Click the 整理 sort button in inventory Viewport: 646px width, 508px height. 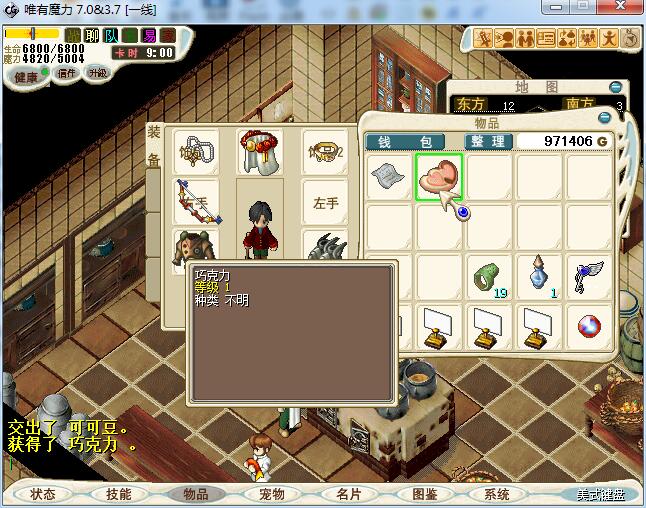(x=489, y=142)
